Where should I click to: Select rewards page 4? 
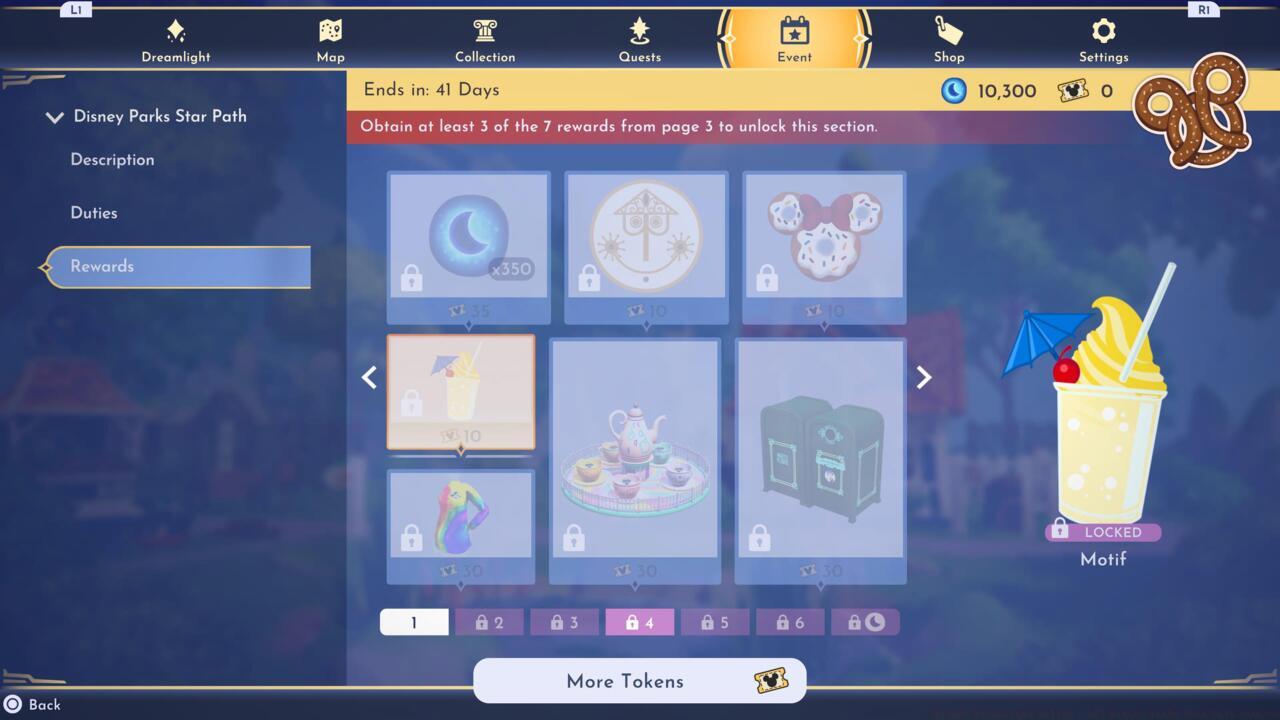pyautogui.click(x=639, y=621)
